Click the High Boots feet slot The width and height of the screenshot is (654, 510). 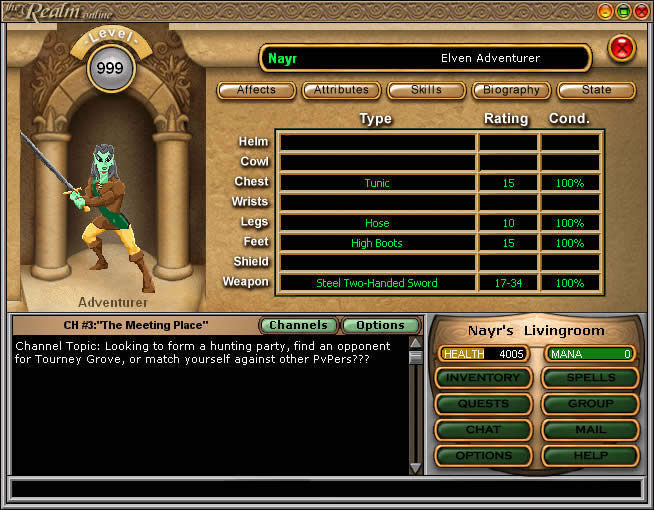coord(377,243)
